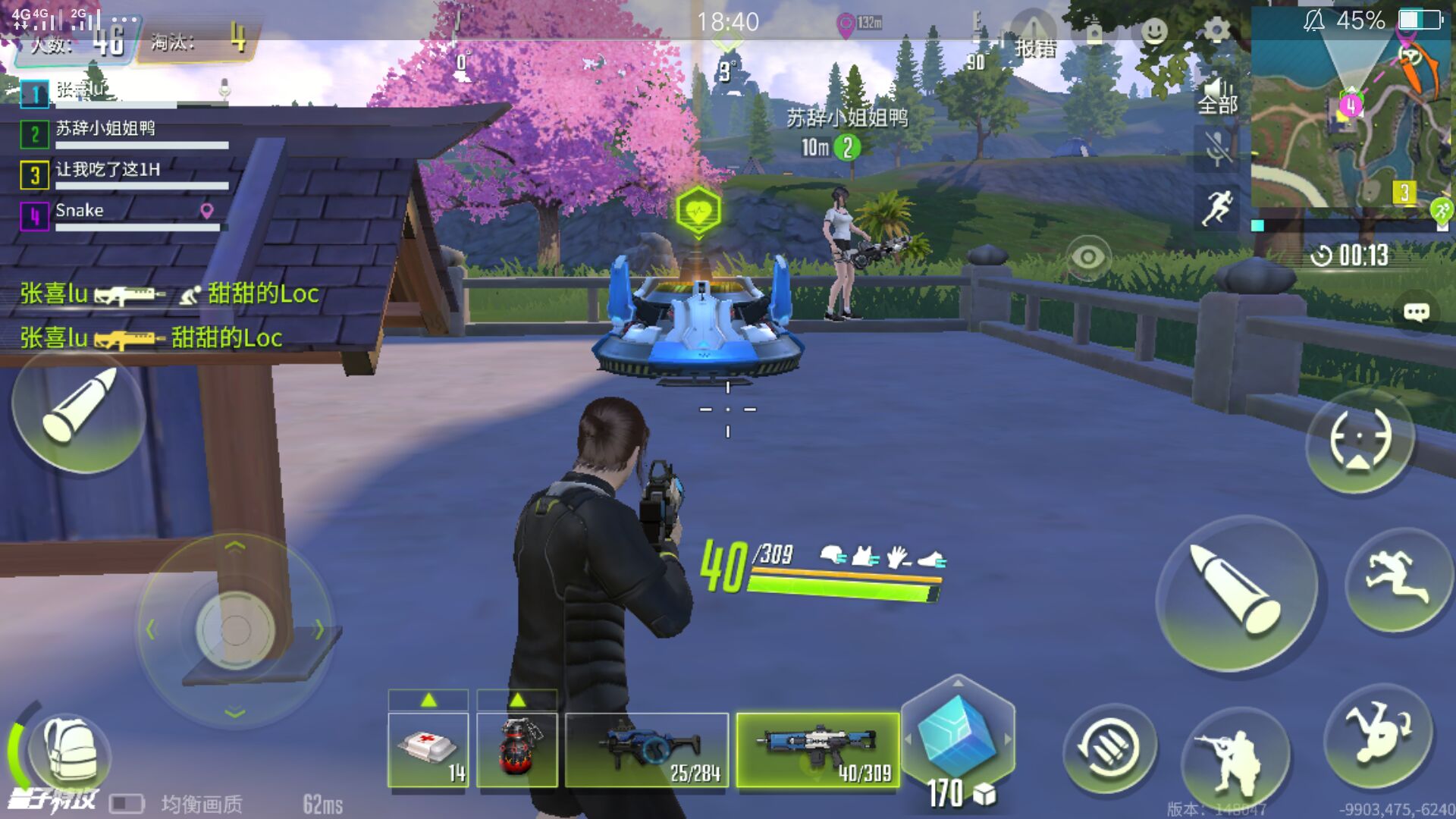1456x819 pixels.
Task: Switch to the weapon showing 25/284
Action: pyautogui.click(x=647, y=749)
